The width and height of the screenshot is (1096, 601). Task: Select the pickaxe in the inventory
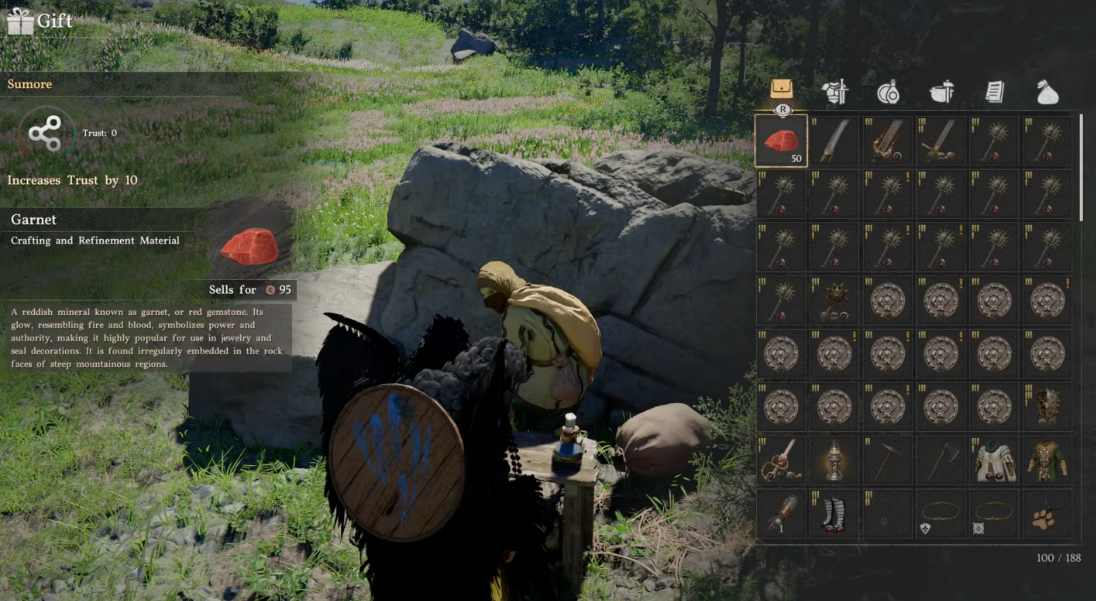point(887,460)
